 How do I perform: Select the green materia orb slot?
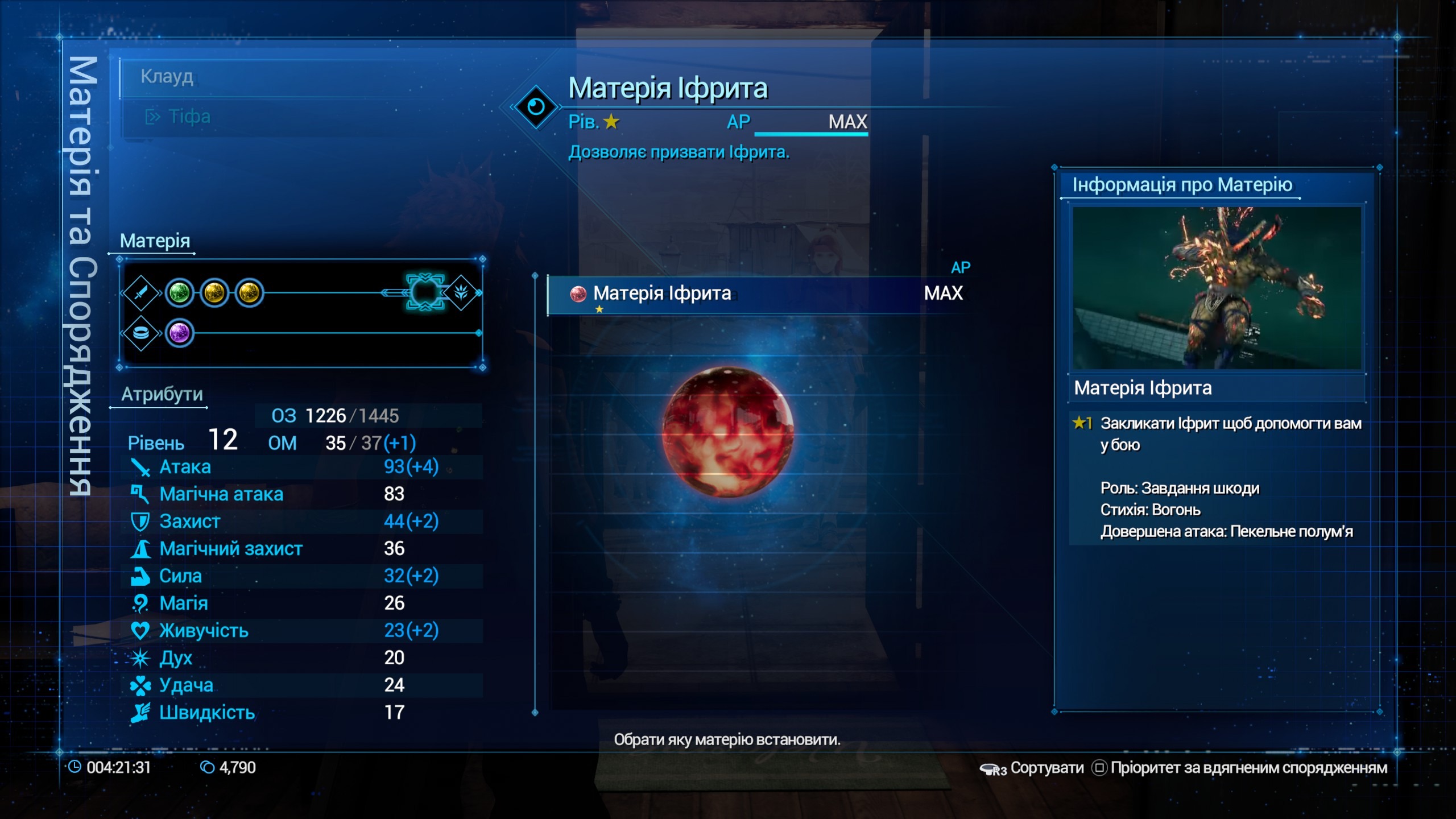coord(179,293)
